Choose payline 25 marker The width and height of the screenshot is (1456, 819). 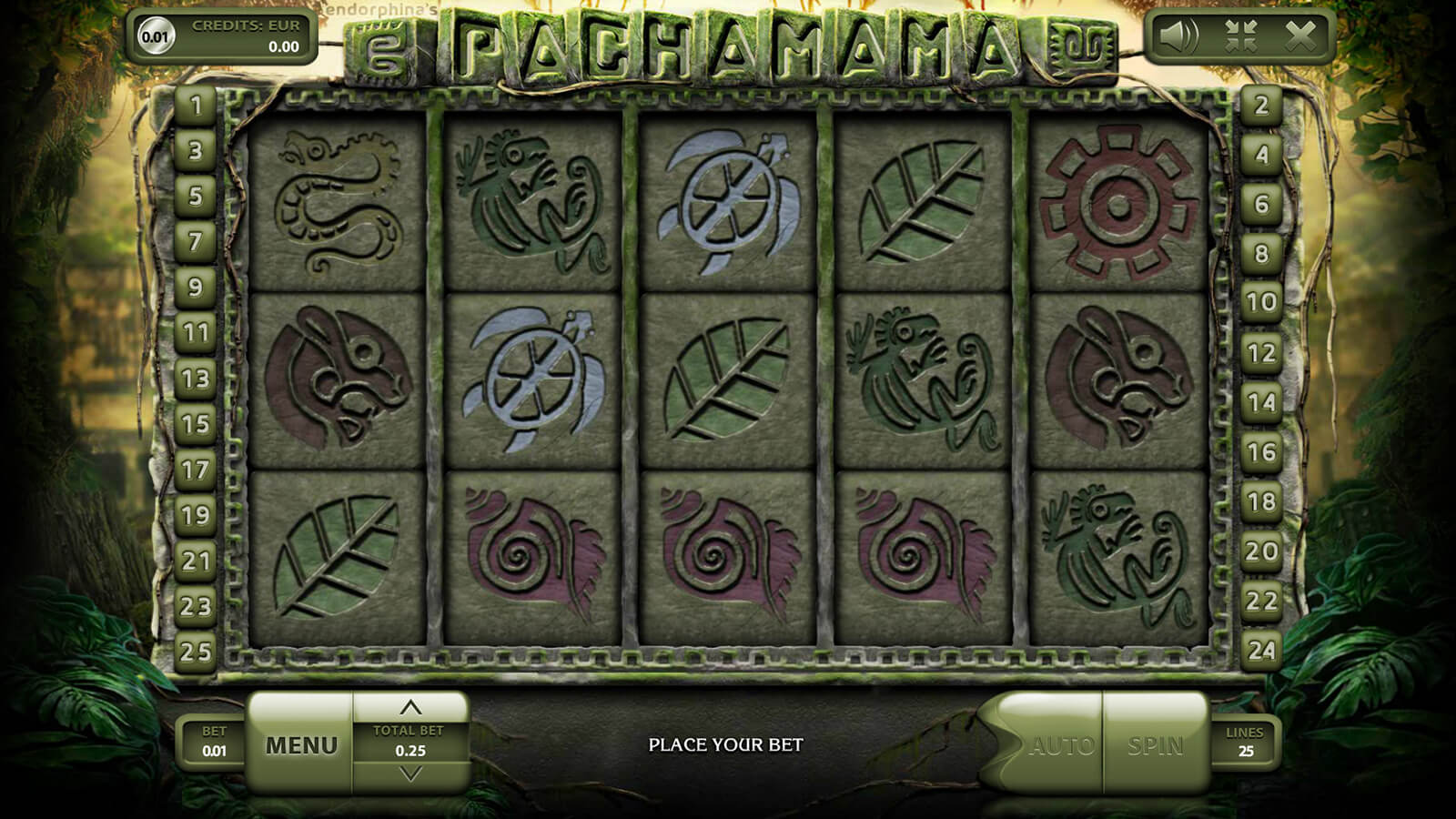pyautogui.click(x=196, y=652)
